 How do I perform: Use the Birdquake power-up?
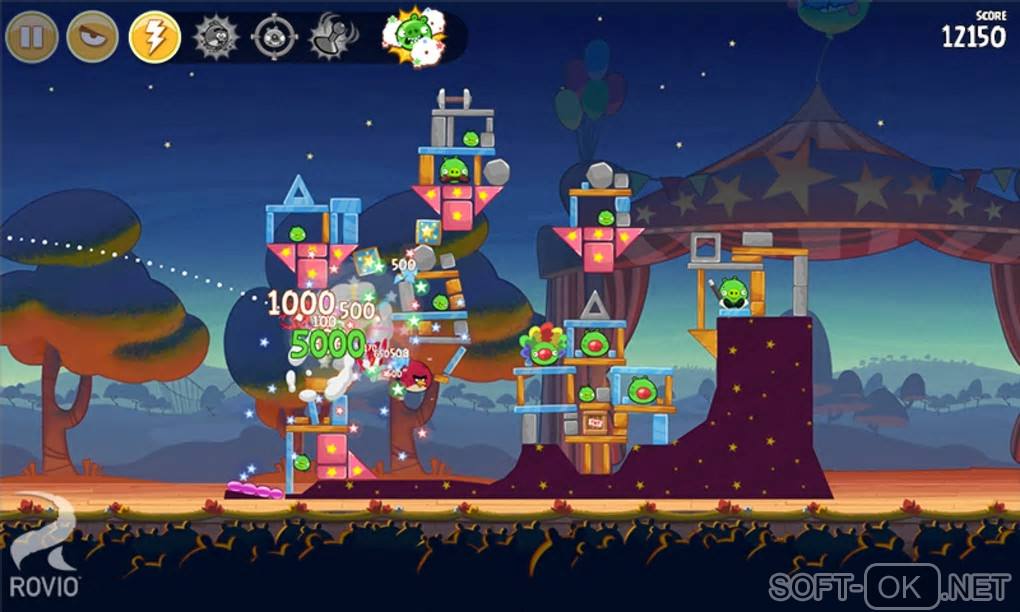[x=332, y=37]
